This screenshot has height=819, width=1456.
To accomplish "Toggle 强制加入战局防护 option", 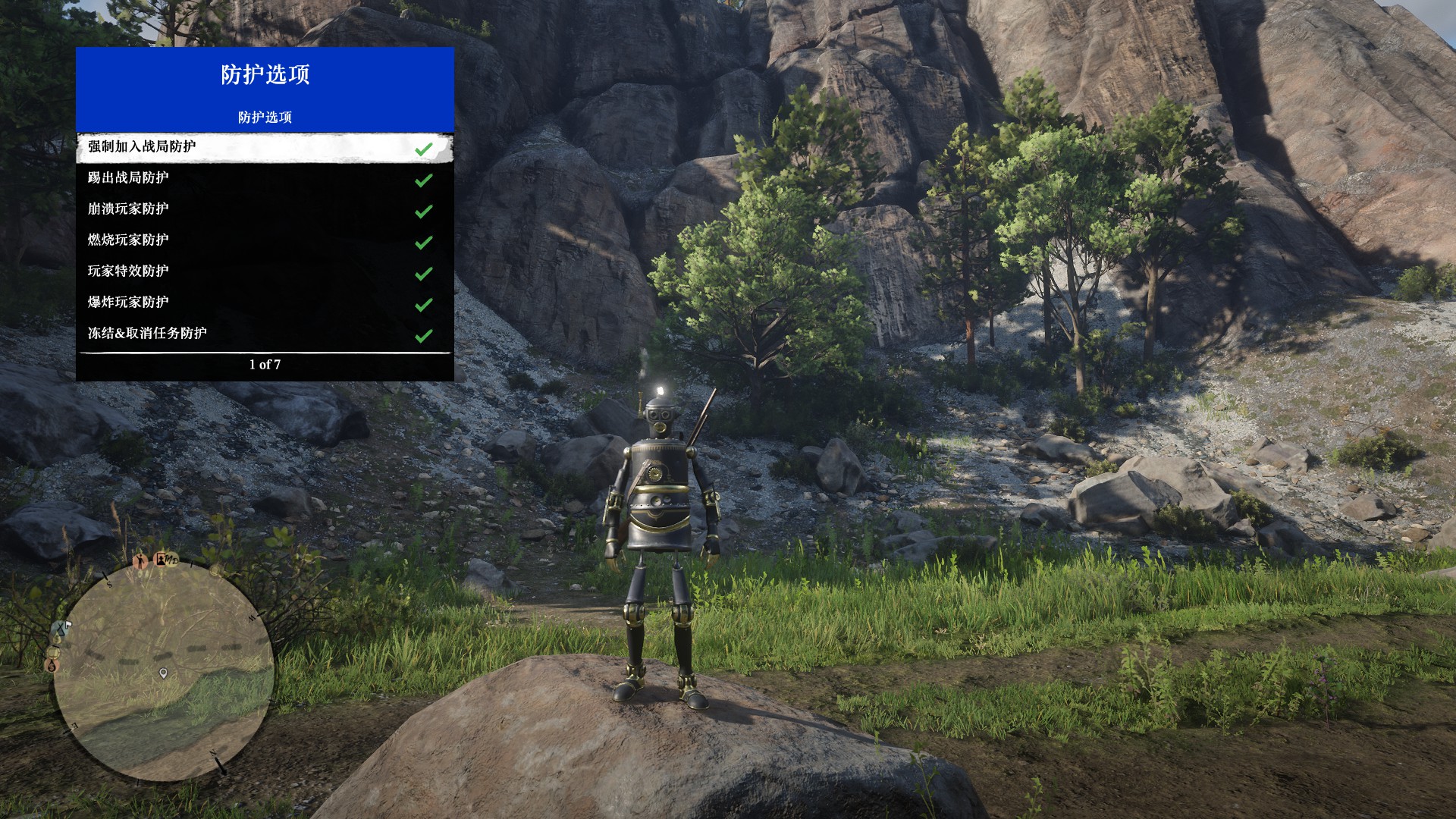I will pos(264,147).
